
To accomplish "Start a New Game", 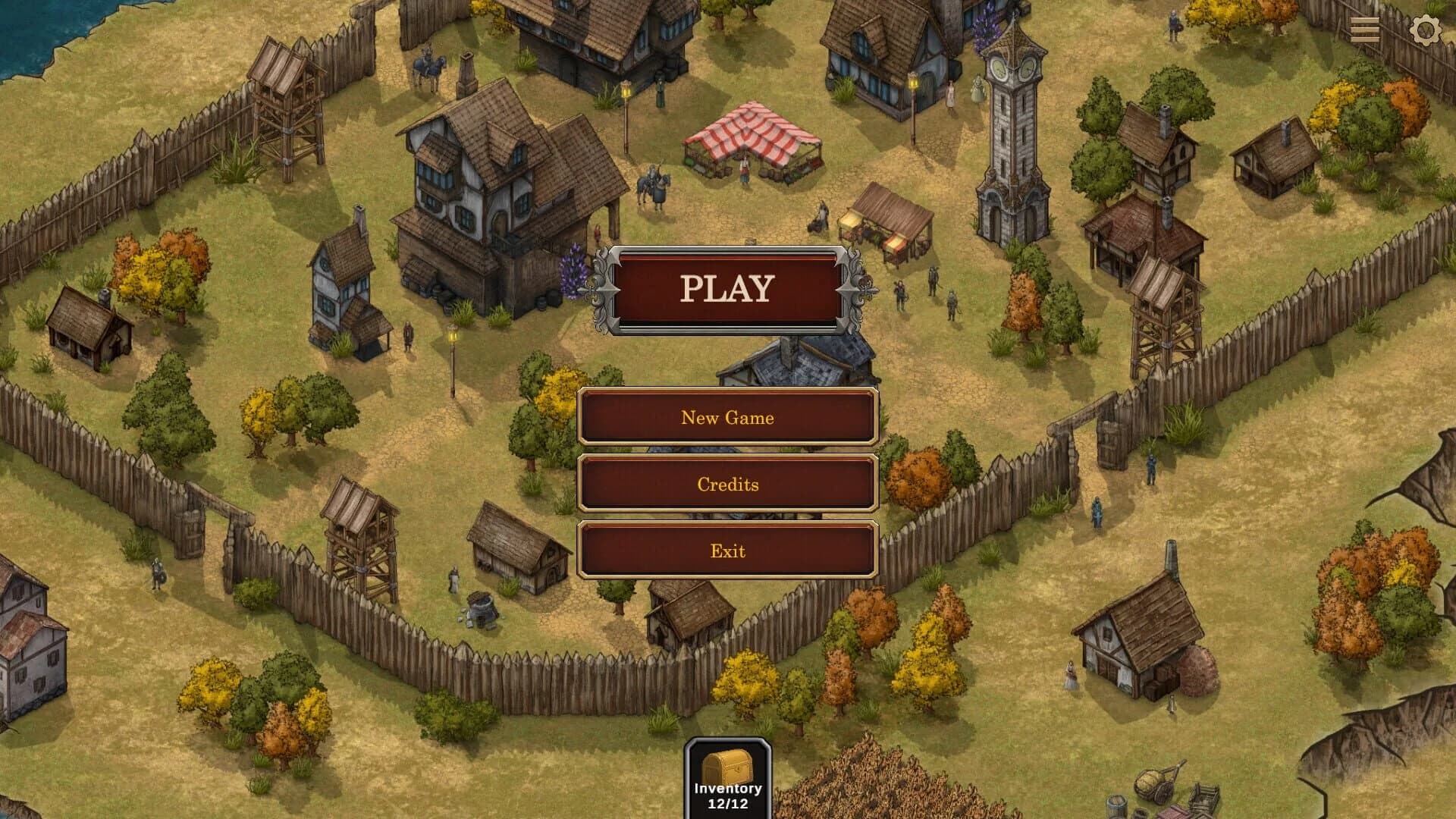I will pos(726,418).
